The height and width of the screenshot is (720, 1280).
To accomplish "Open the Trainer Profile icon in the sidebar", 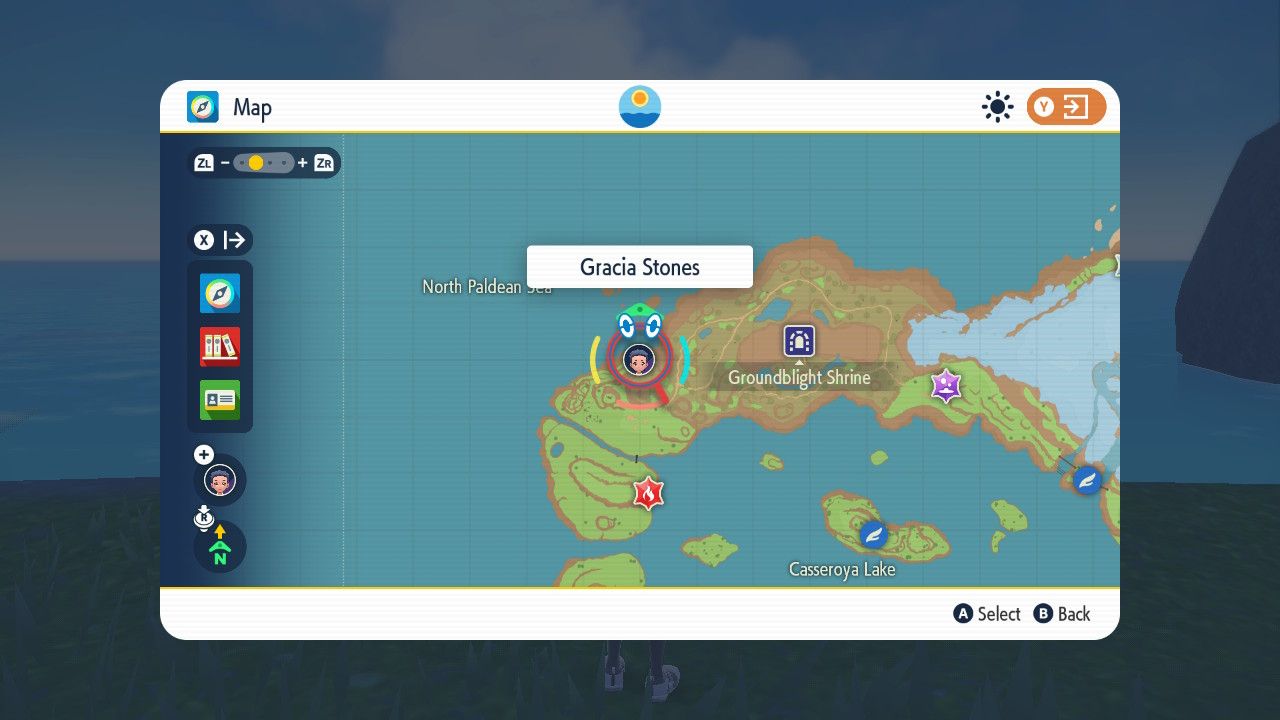I will tap(219, 400).
